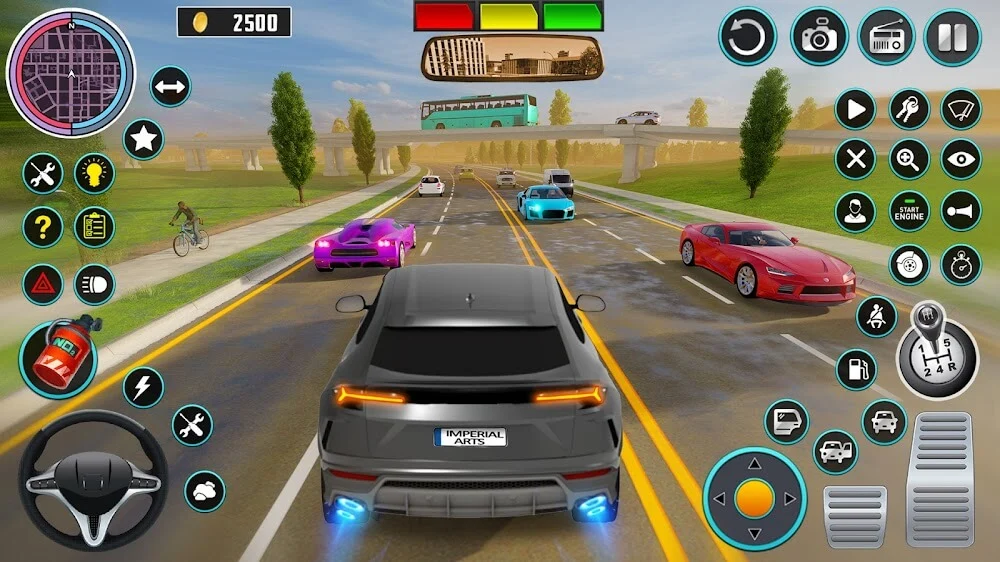Toggle the headlights icon
The width and height of the screenshot is (1000, 562).
click(x=94, y=284)
